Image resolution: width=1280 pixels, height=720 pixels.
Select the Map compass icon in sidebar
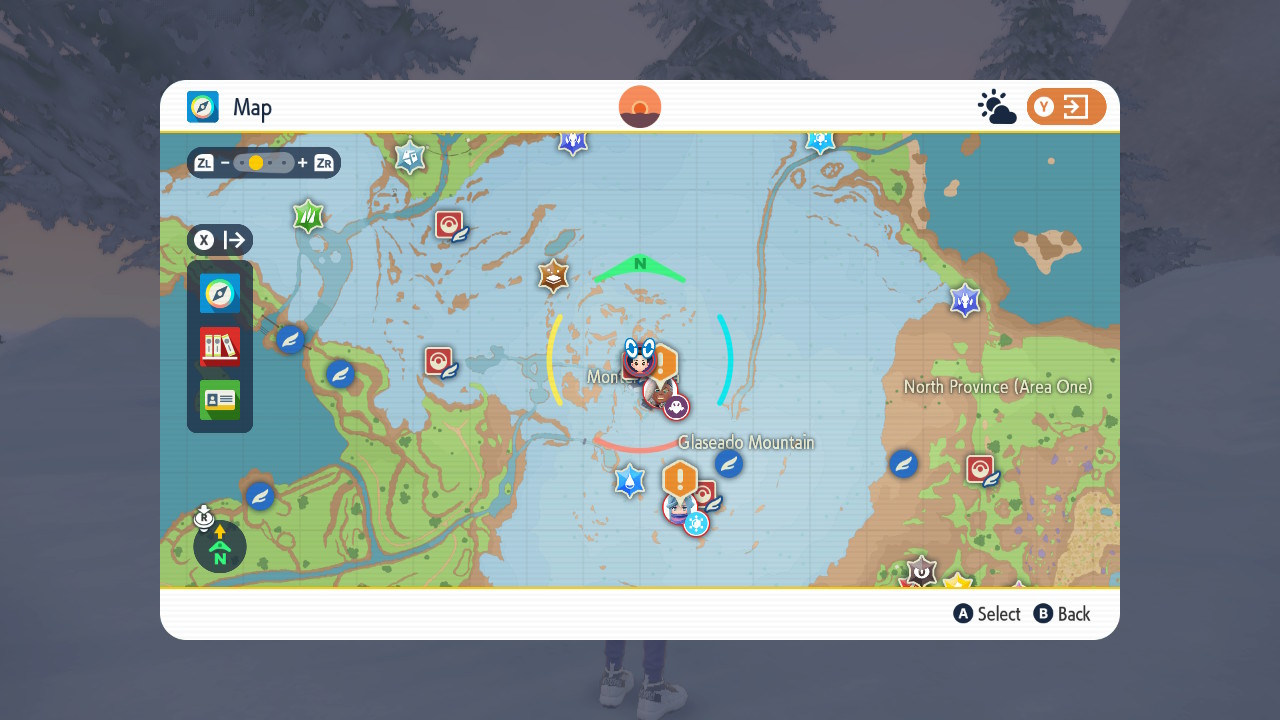click(220, 294)
